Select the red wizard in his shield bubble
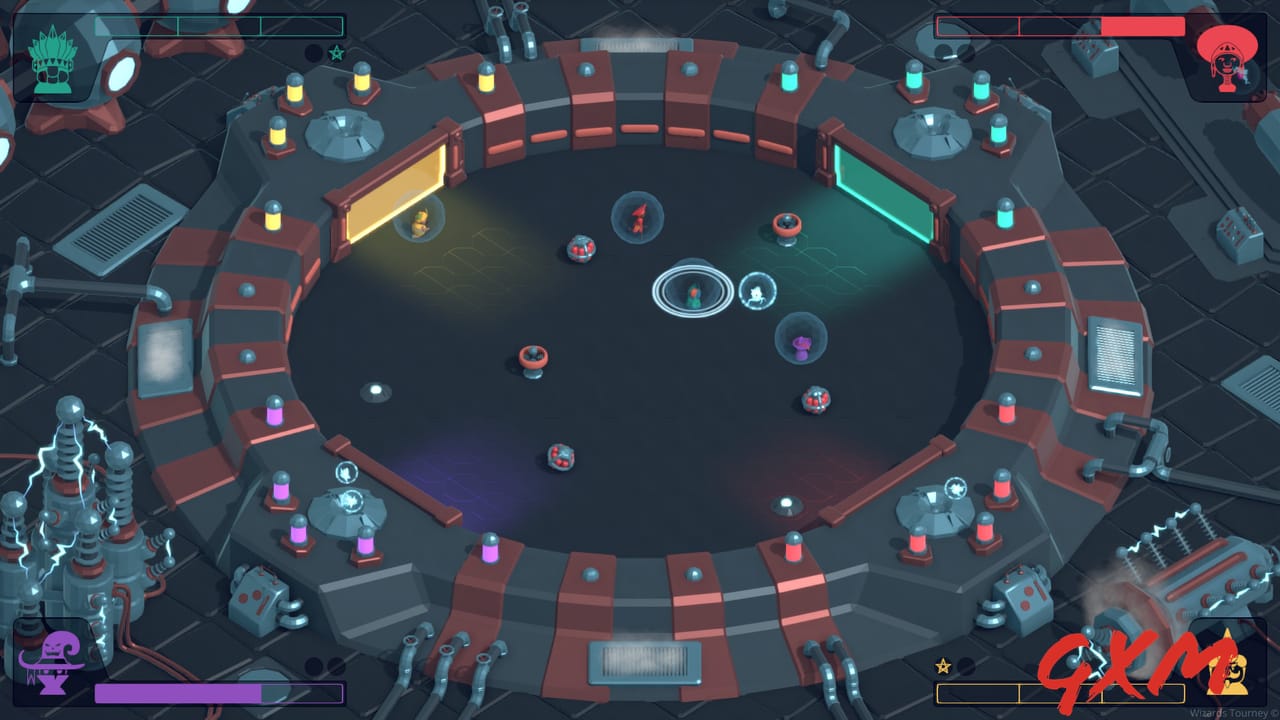This screenshot has width=1280, height=720. click(637, 218)
